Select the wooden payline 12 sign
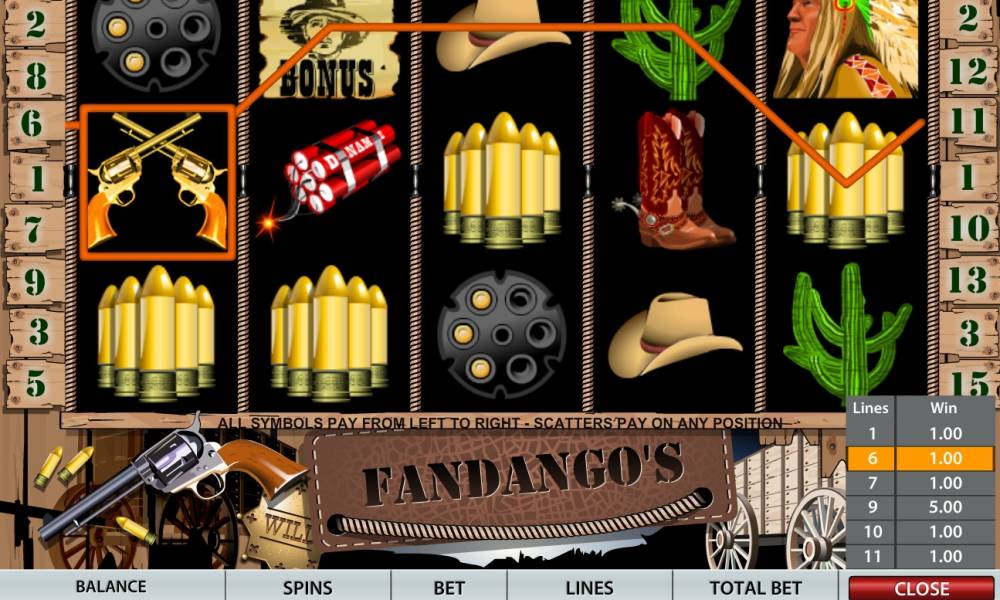 click(x=968, y=73)
